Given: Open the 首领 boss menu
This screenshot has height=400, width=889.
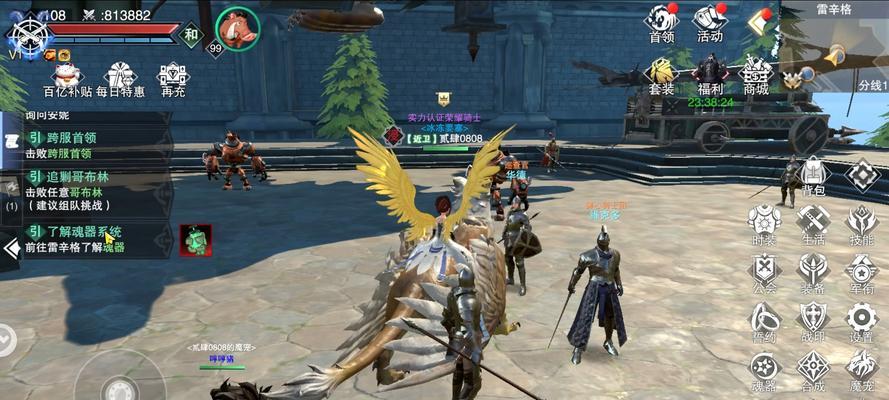Looking at the screenshot, I should (661, 22).
